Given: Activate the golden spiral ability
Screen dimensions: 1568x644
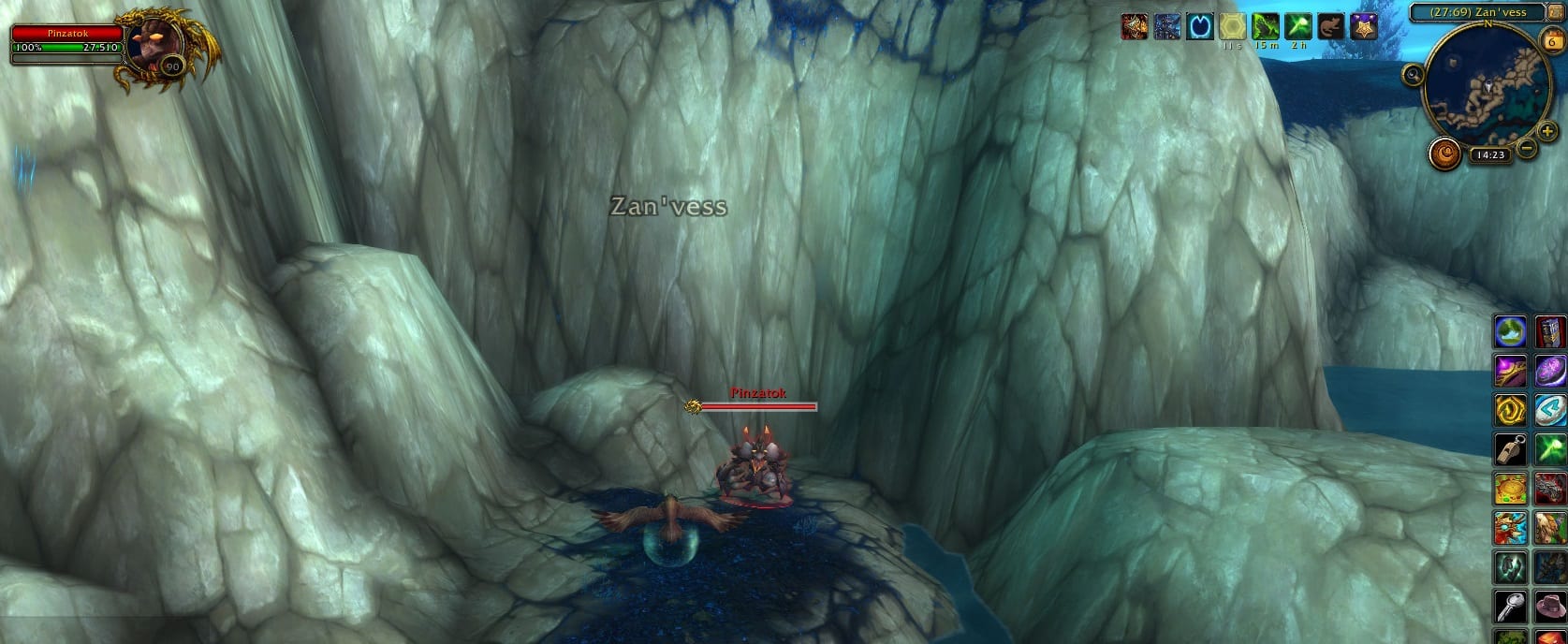Looking at the screenshot, I should [1510, 410].
